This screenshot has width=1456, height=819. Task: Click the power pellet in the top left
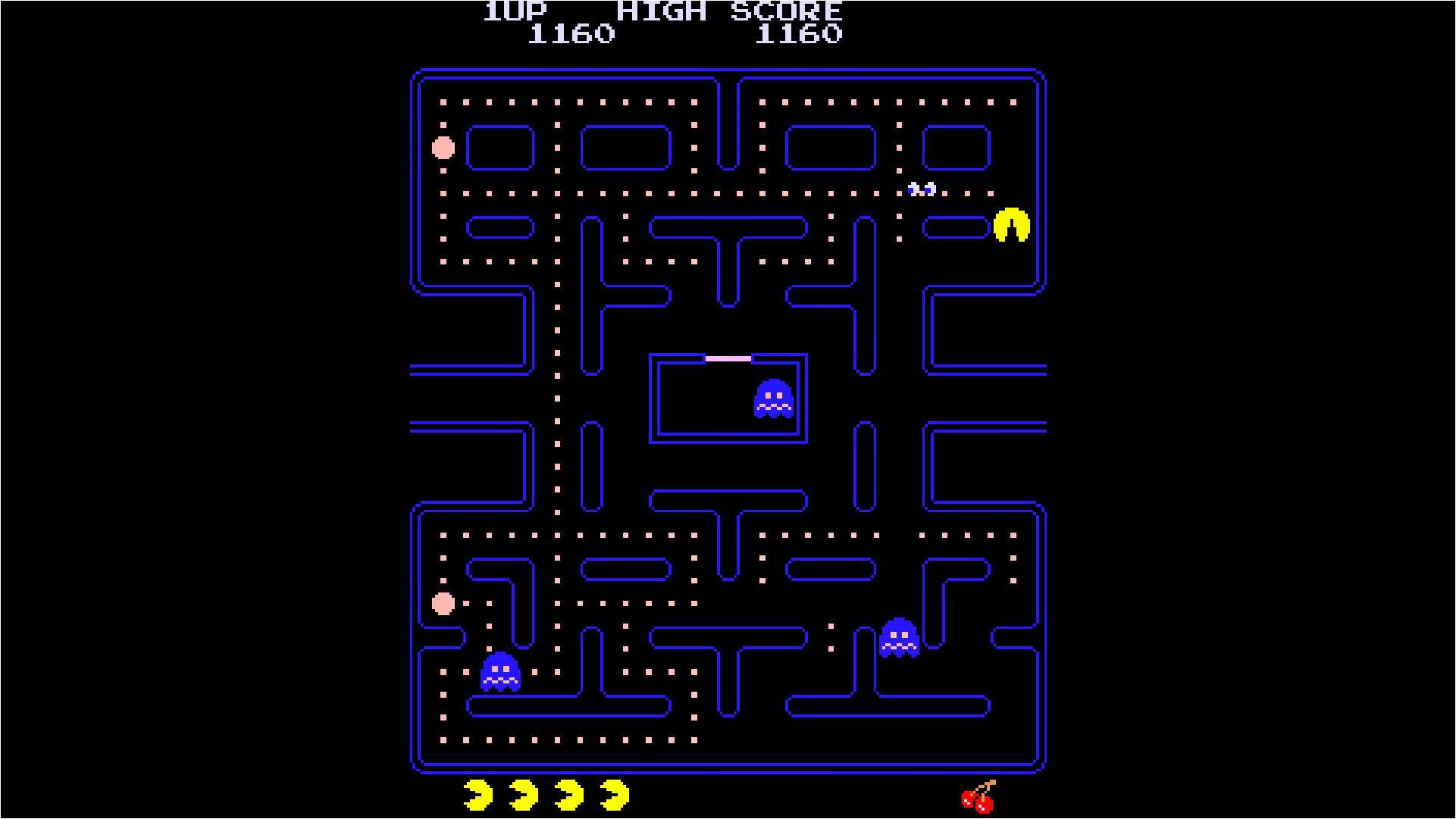point(442,149)
